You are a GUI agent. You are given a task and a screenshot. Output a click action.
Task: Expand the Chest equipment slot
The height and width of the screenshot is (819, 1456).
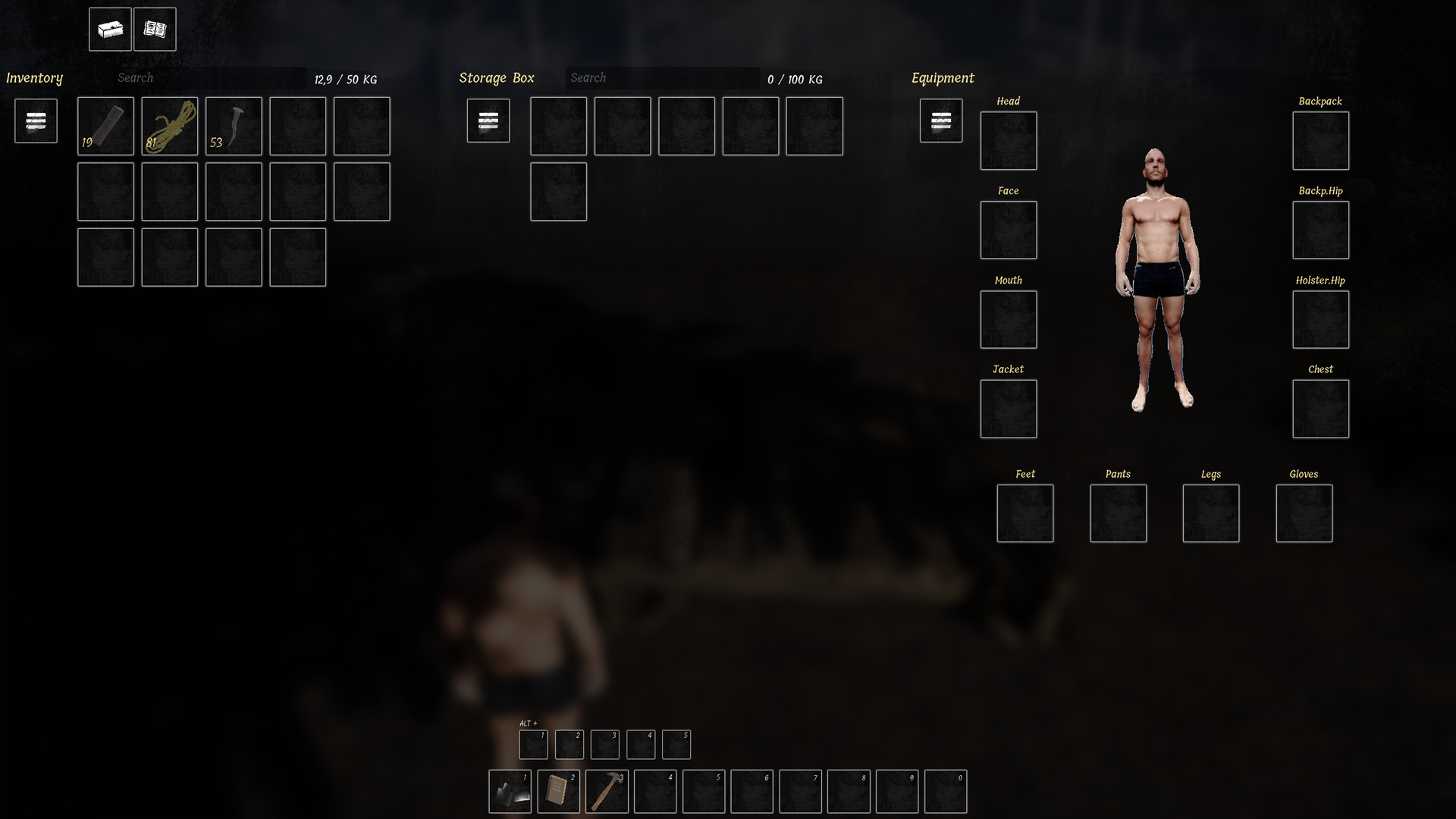(1321, 409)
